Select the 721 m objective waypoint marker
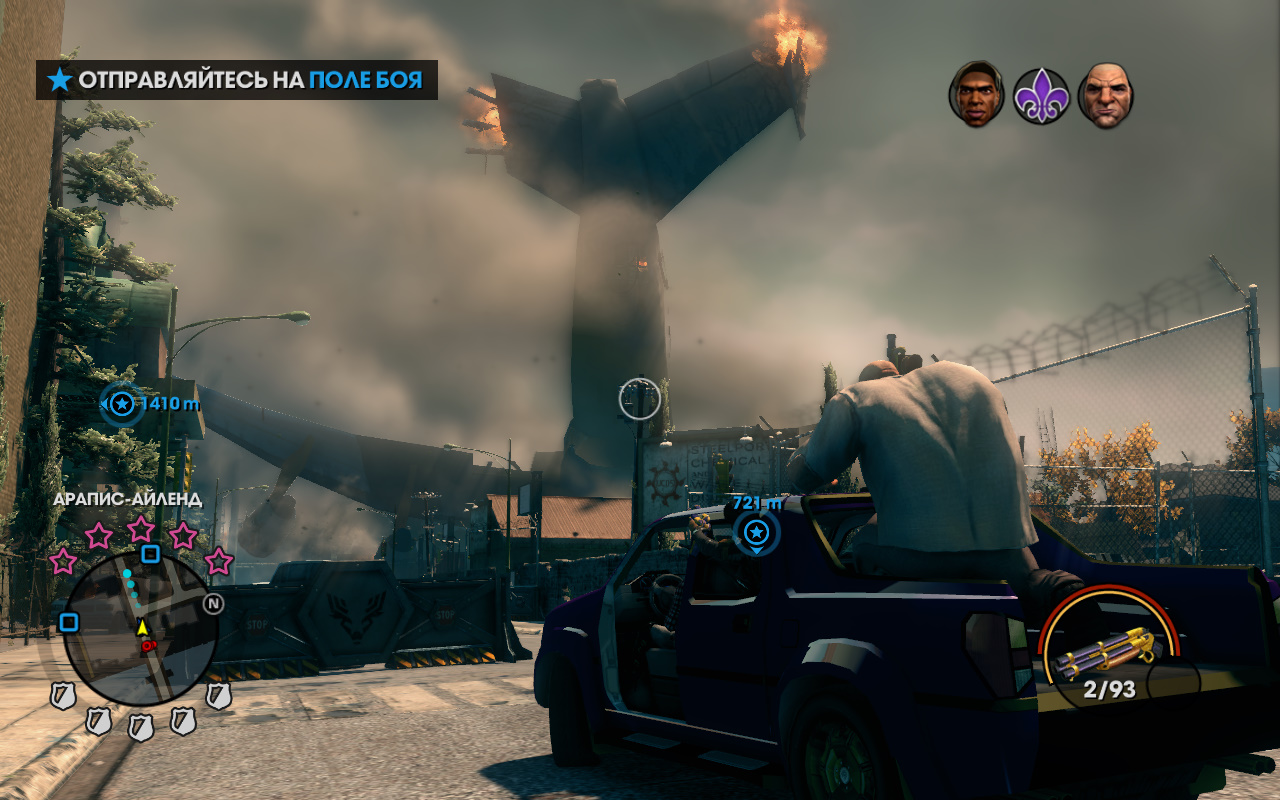Screen dimensions: 1280x800 757,530
